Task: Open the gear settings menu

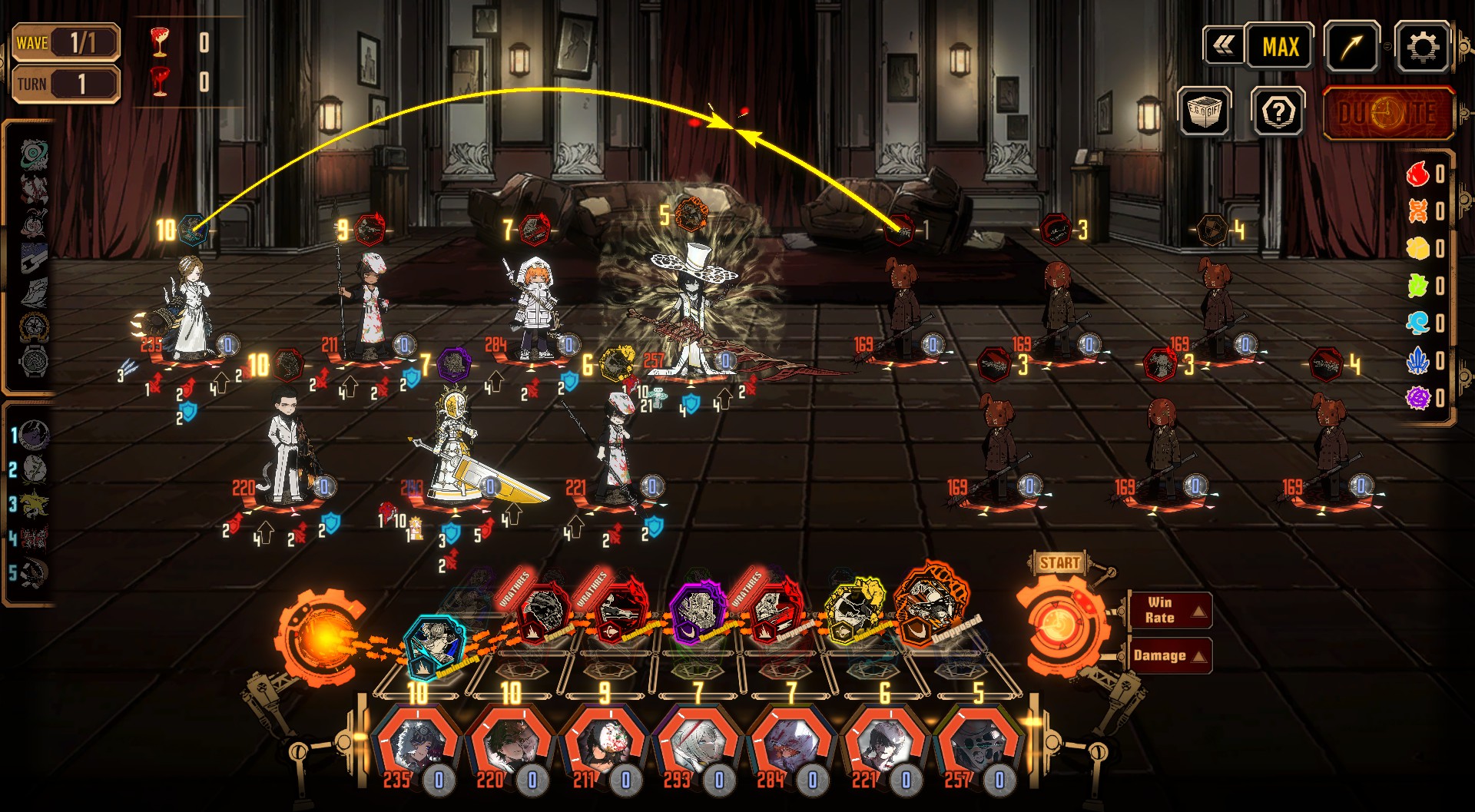Action: click(1422, 47)
